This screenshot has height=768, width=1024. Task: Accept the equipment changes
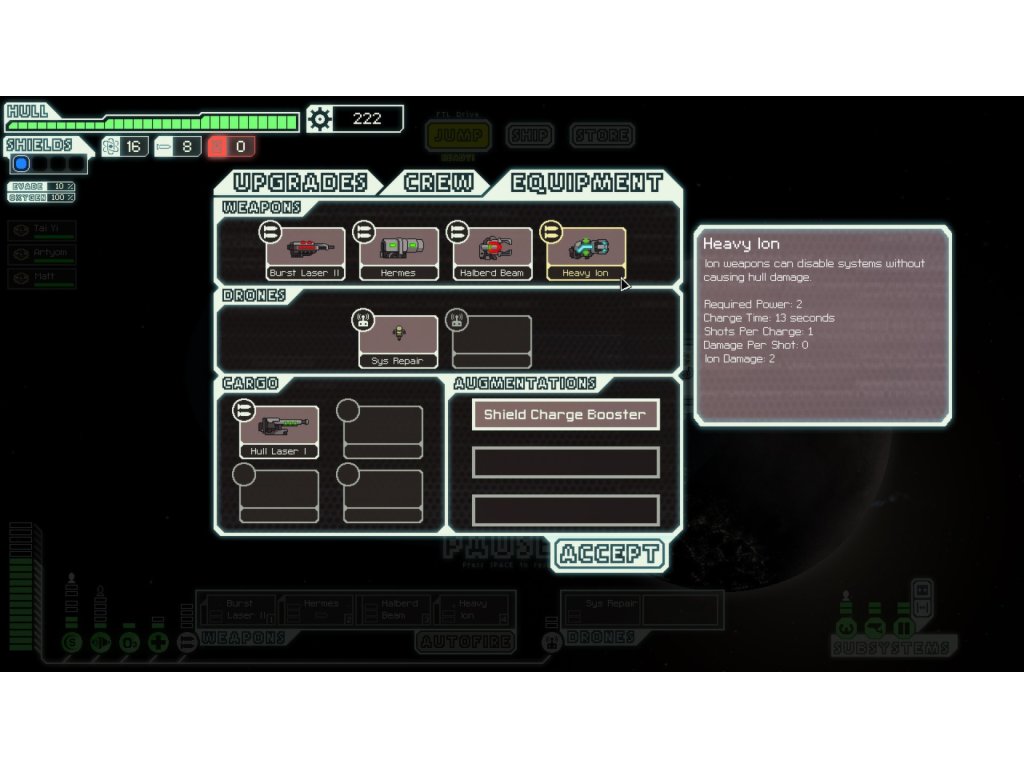[x=608, y=554]
